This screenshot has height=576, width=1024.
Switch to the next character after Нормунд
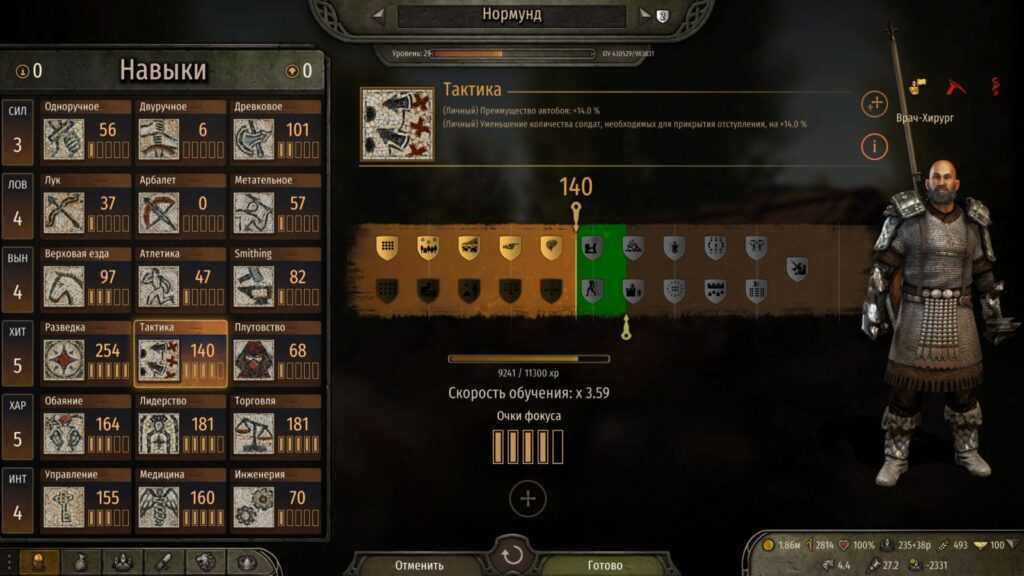tap(641, 16)
